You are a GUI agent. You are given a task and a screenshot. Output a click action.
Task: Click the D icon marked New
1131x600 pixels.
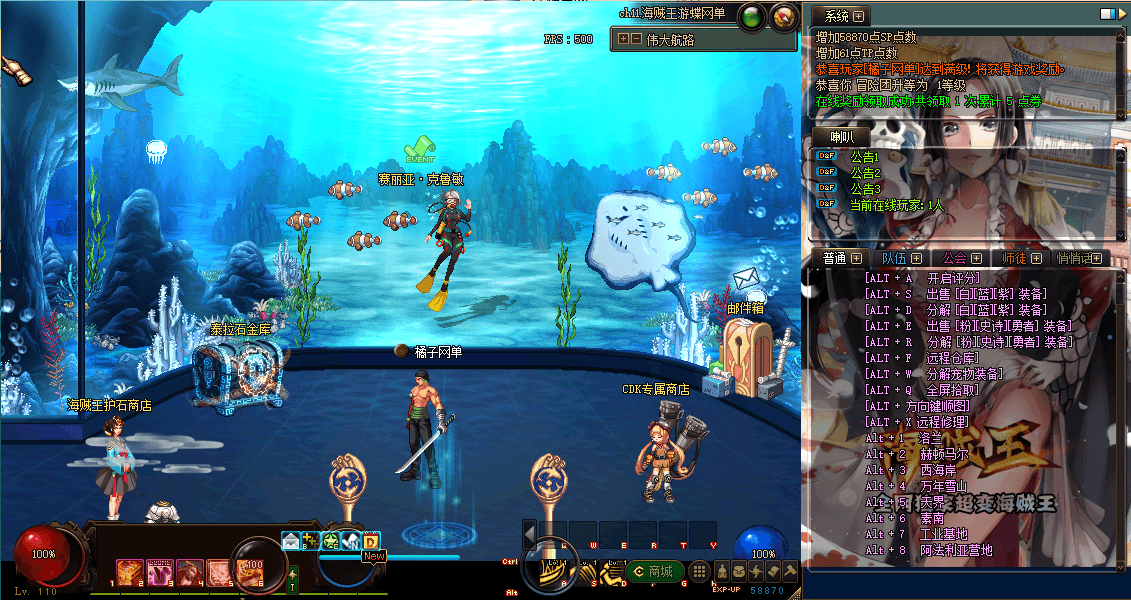371,541
